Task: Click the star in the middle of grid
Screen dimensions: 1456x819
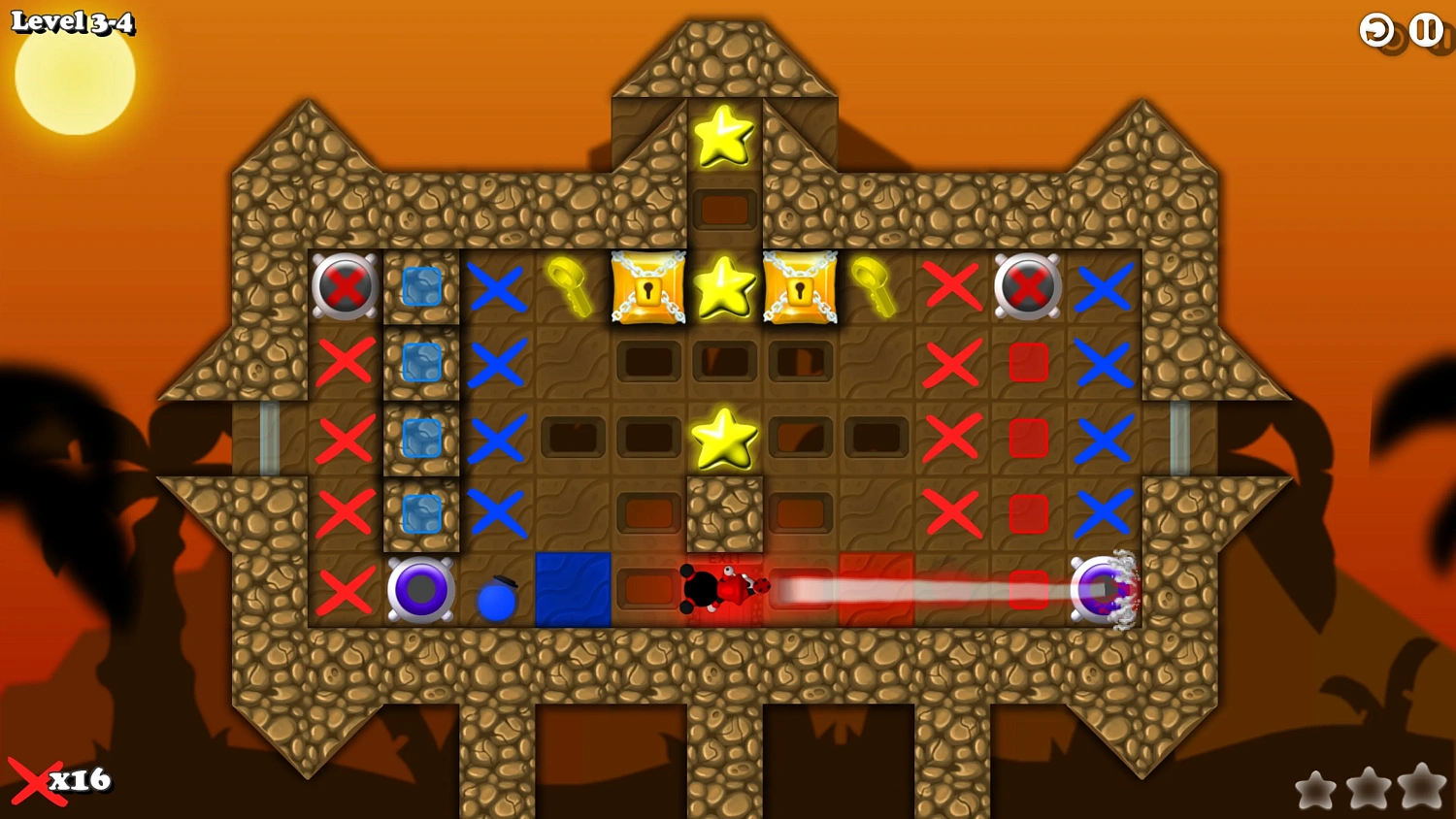Action: [x=723, y=439]
